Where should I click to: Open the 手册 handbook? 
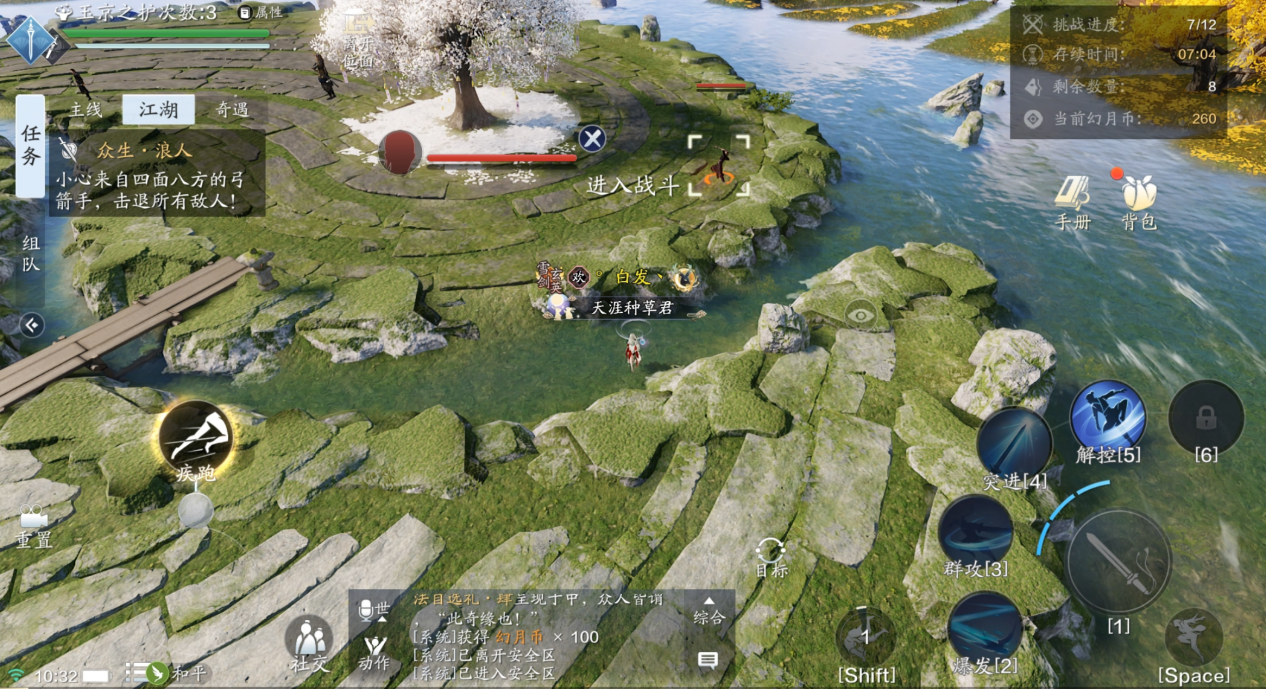pyautogui.click(x=1073, y=201)
